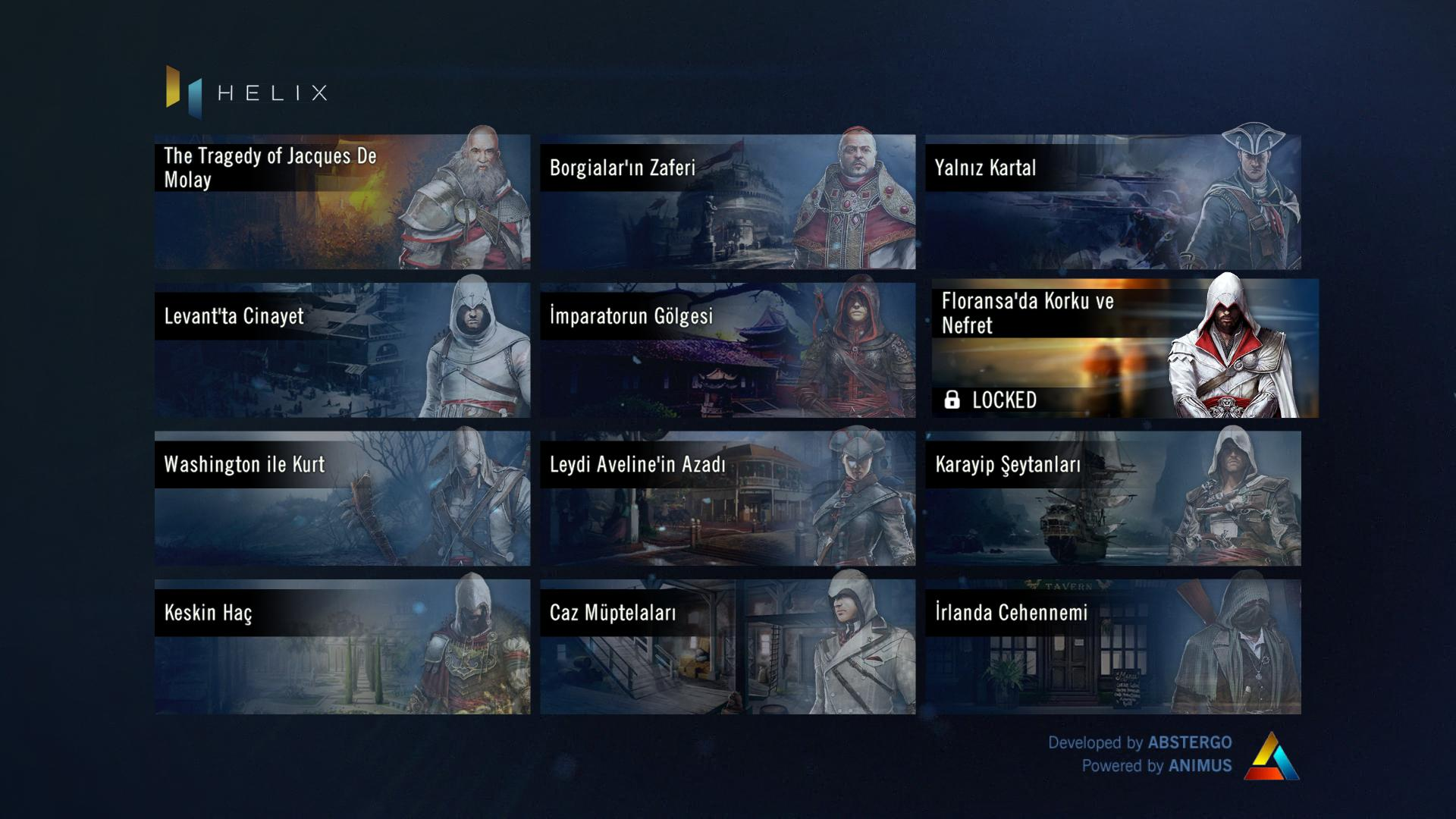The height and width of the screenshot is (819, 1456).
Task: Choose Washington ile Kurt memory
Action: pos(342,498)
